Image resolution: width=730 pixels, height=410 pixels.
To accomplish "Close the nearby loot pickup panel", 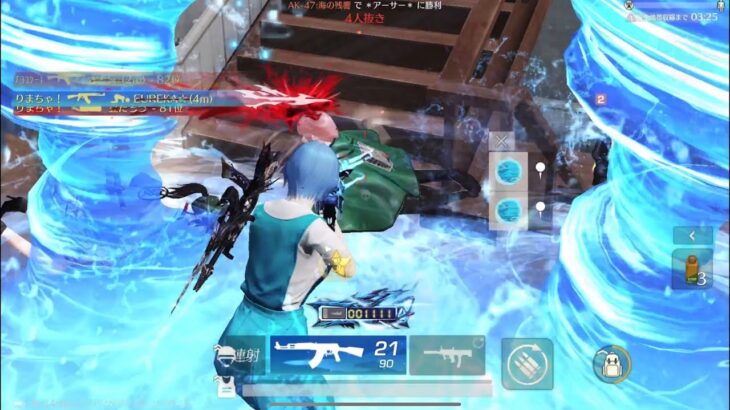I will [502, 142].
